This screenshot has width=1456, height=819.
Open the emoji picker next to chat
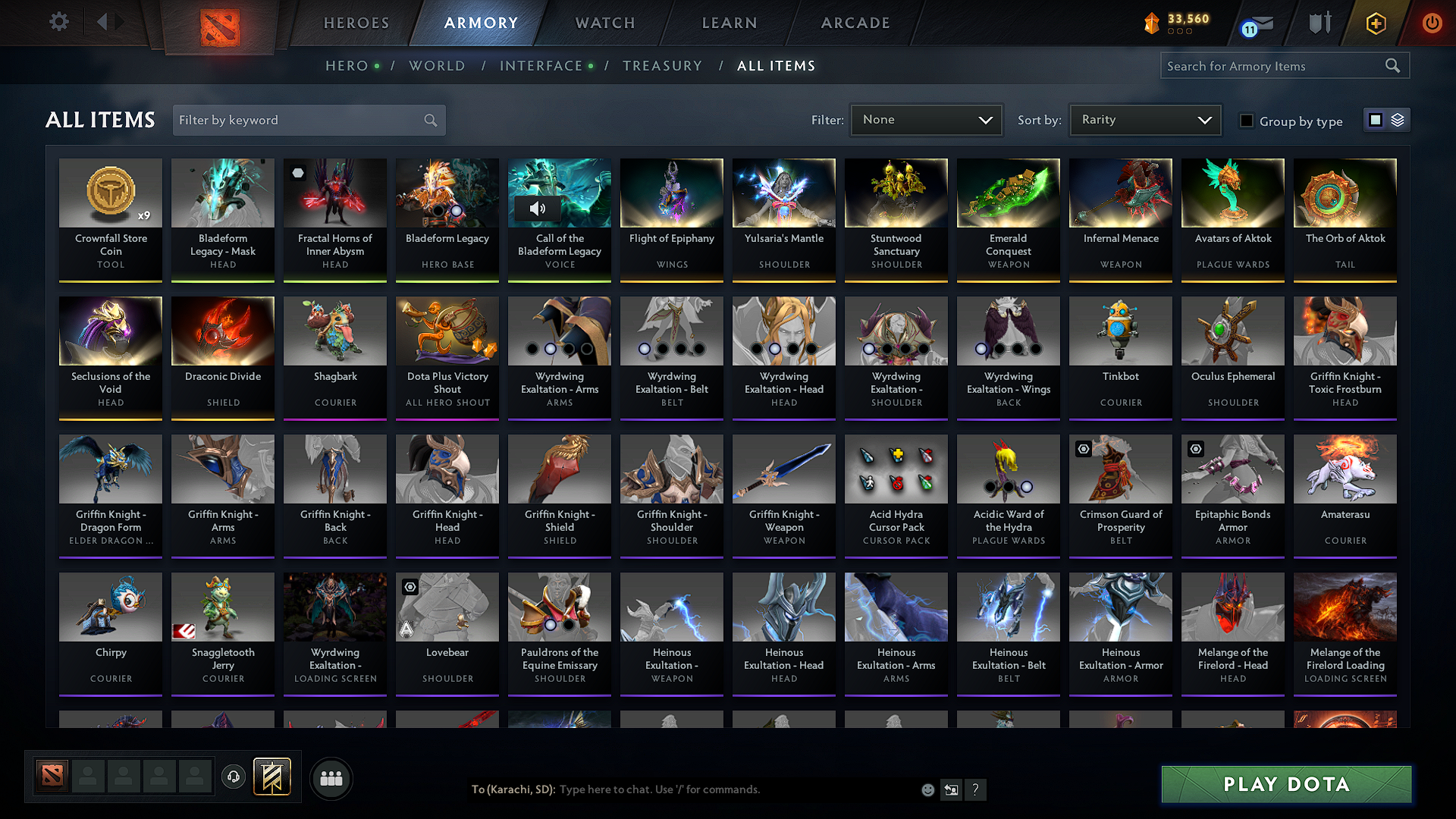pos(927,789)
